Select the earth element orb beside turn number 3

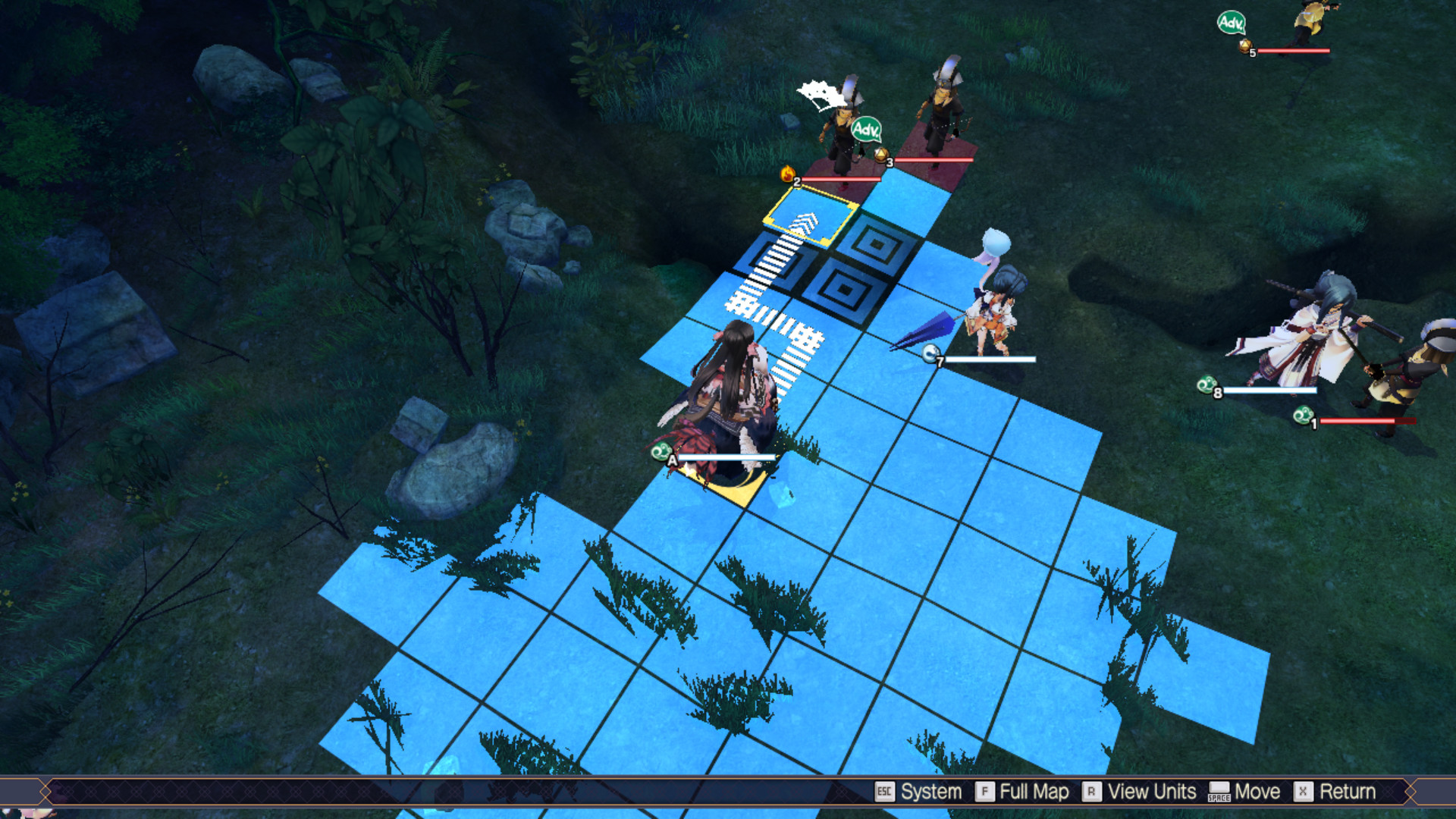coord(882,155)
